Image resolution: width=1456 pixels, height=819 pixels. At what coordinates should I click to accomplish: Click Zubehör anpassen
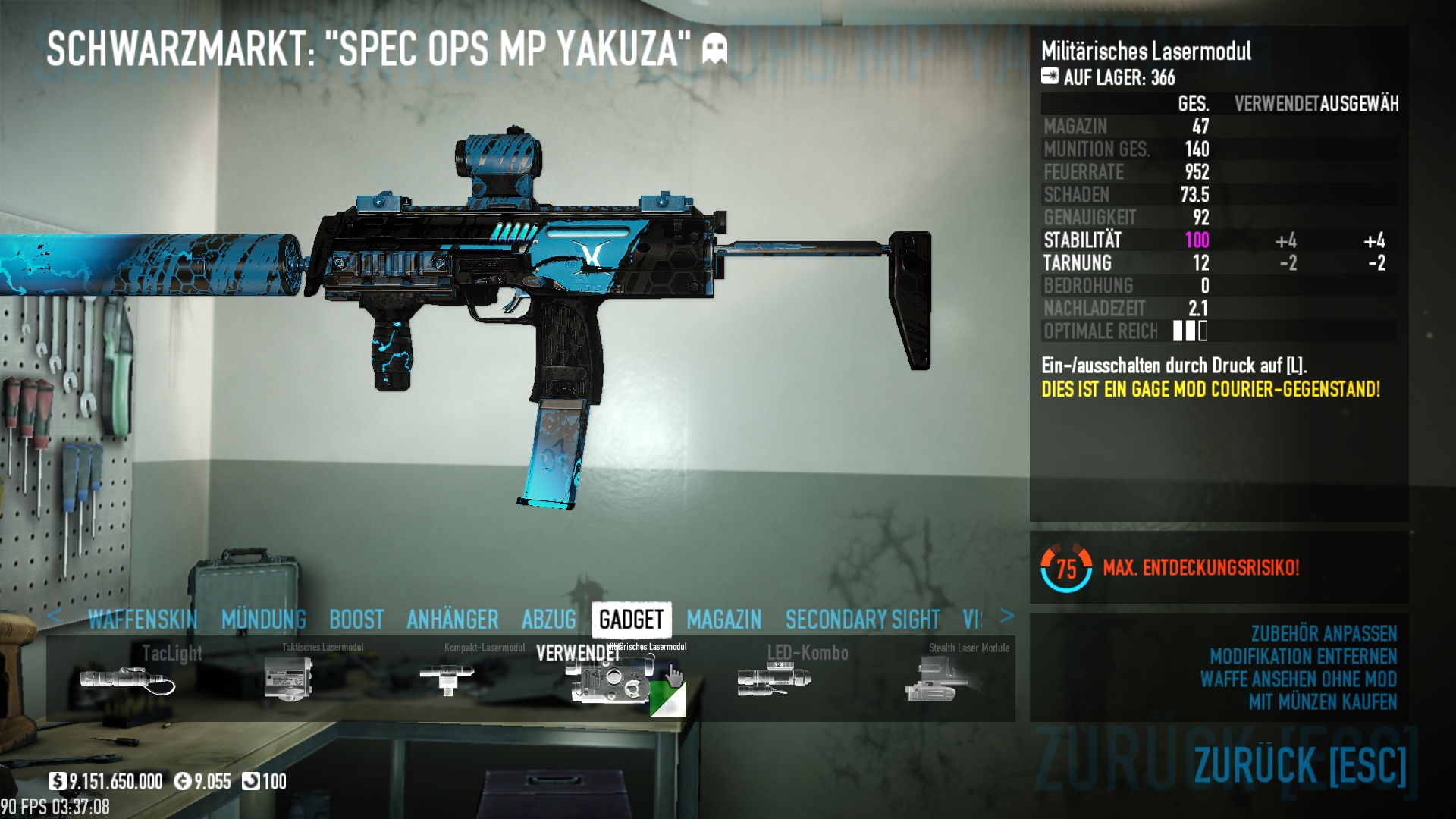click(1323, 633)
